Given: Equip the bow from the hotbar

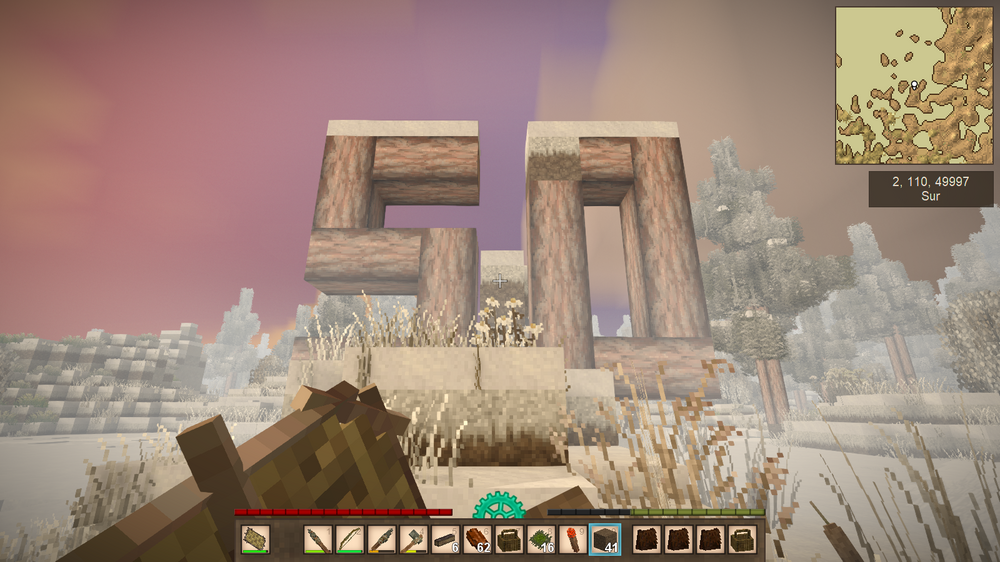Looking at the screenshot, I should tap(349, 540).
